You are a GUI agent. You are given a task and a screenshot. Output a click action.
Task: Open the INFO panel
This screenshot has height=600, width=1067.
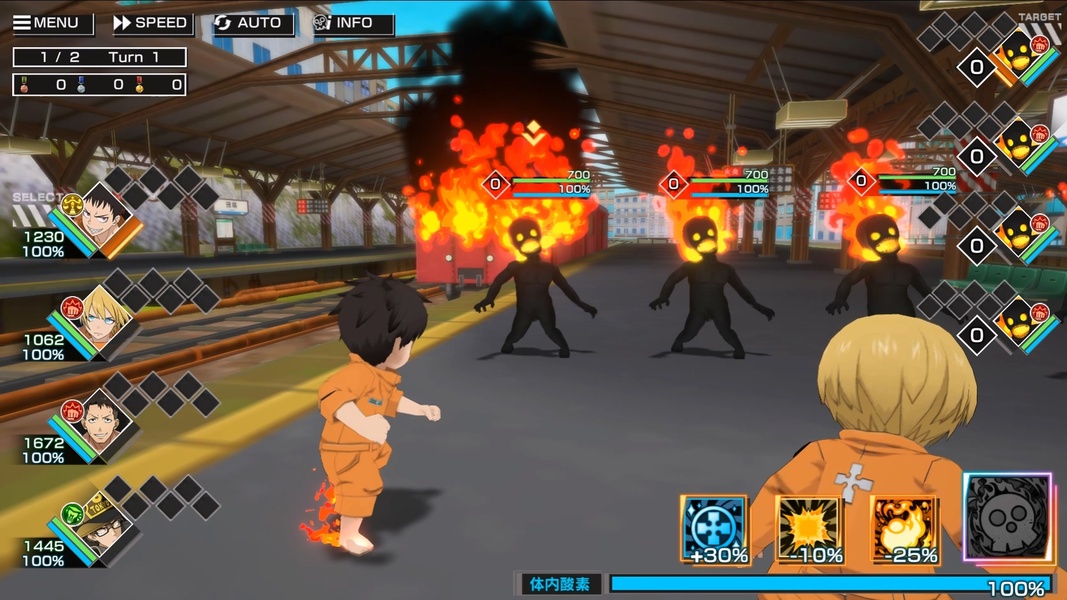(353, 23)
